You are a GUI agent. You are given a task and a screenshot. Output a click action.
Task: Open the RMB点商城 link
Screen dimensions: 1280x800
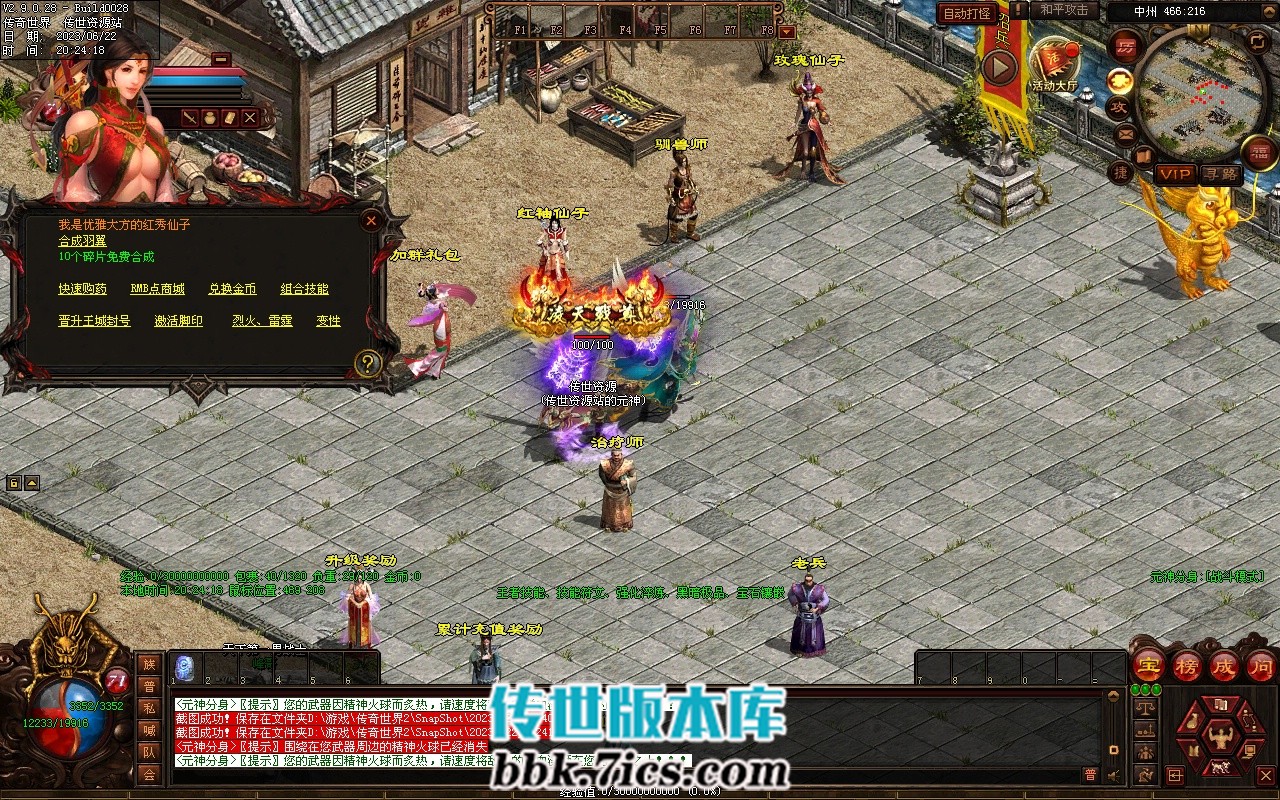tap(157, 289)
